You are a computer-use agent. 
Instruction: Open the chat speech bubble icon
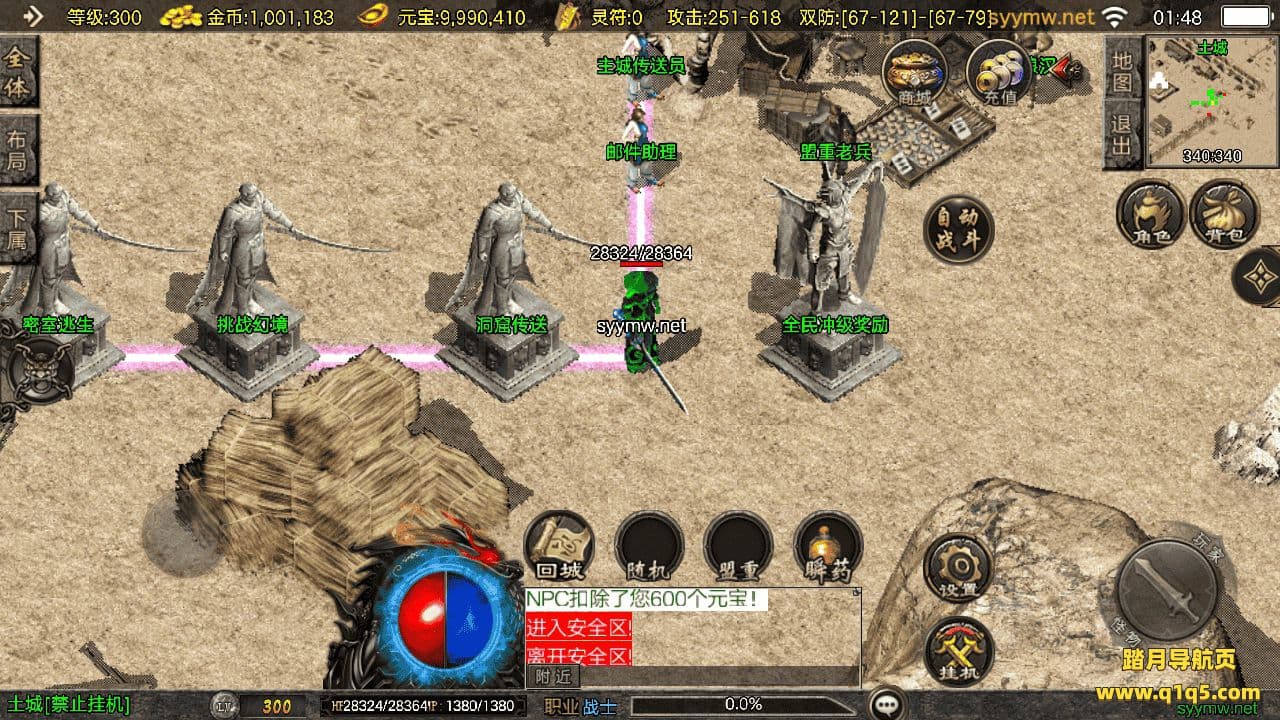coord(887,704)
